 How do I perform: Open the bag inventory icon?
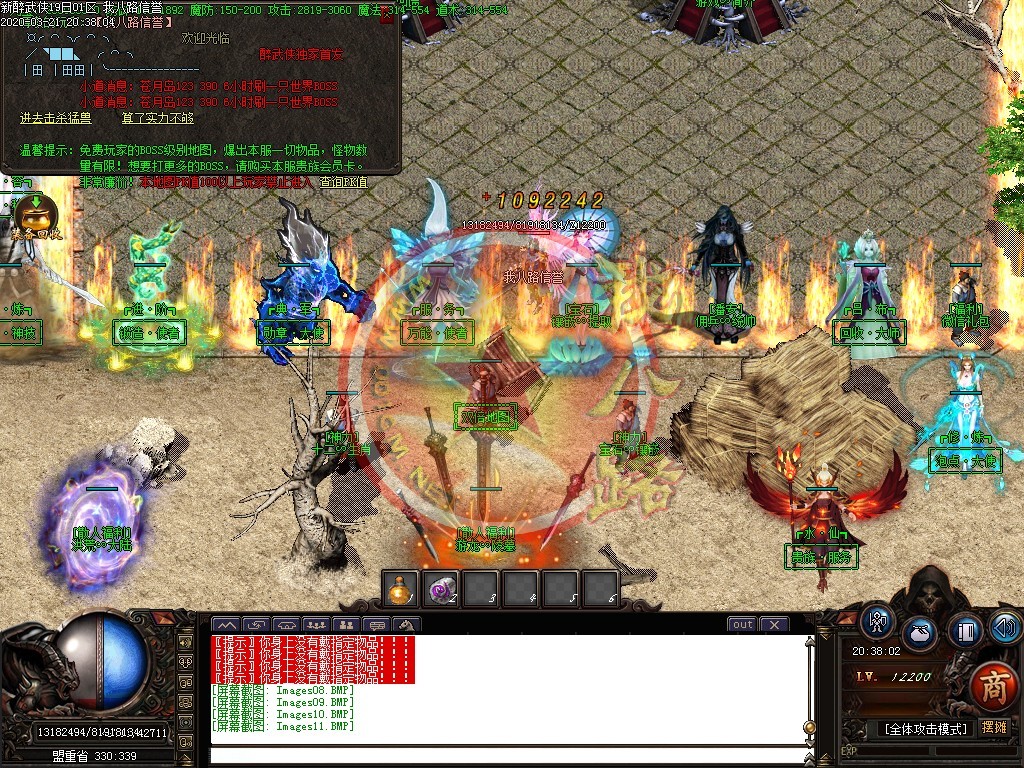point(920,633)
